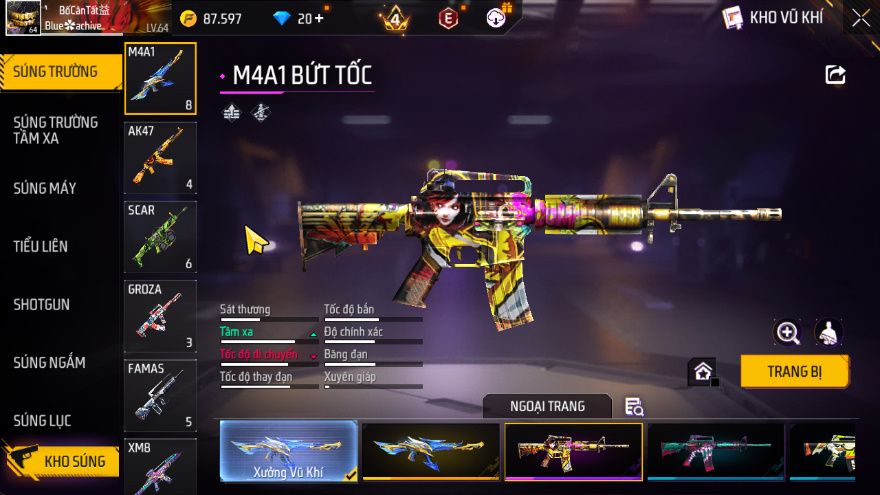
Task: Select the SCAR weapon tile
Action: pos(160,237)
